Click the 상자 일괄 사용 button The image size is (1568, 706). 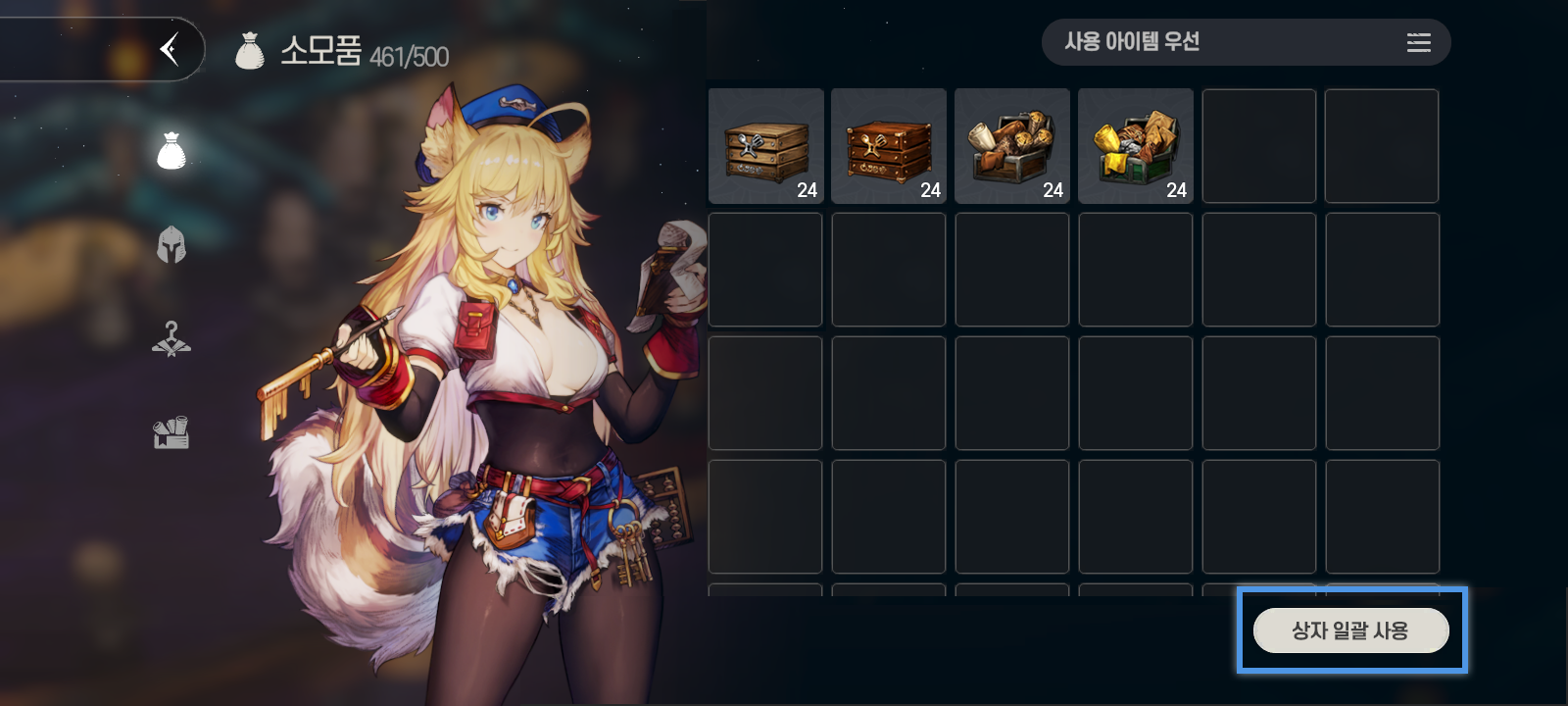pyautogui.click(x=1350, y=630)
